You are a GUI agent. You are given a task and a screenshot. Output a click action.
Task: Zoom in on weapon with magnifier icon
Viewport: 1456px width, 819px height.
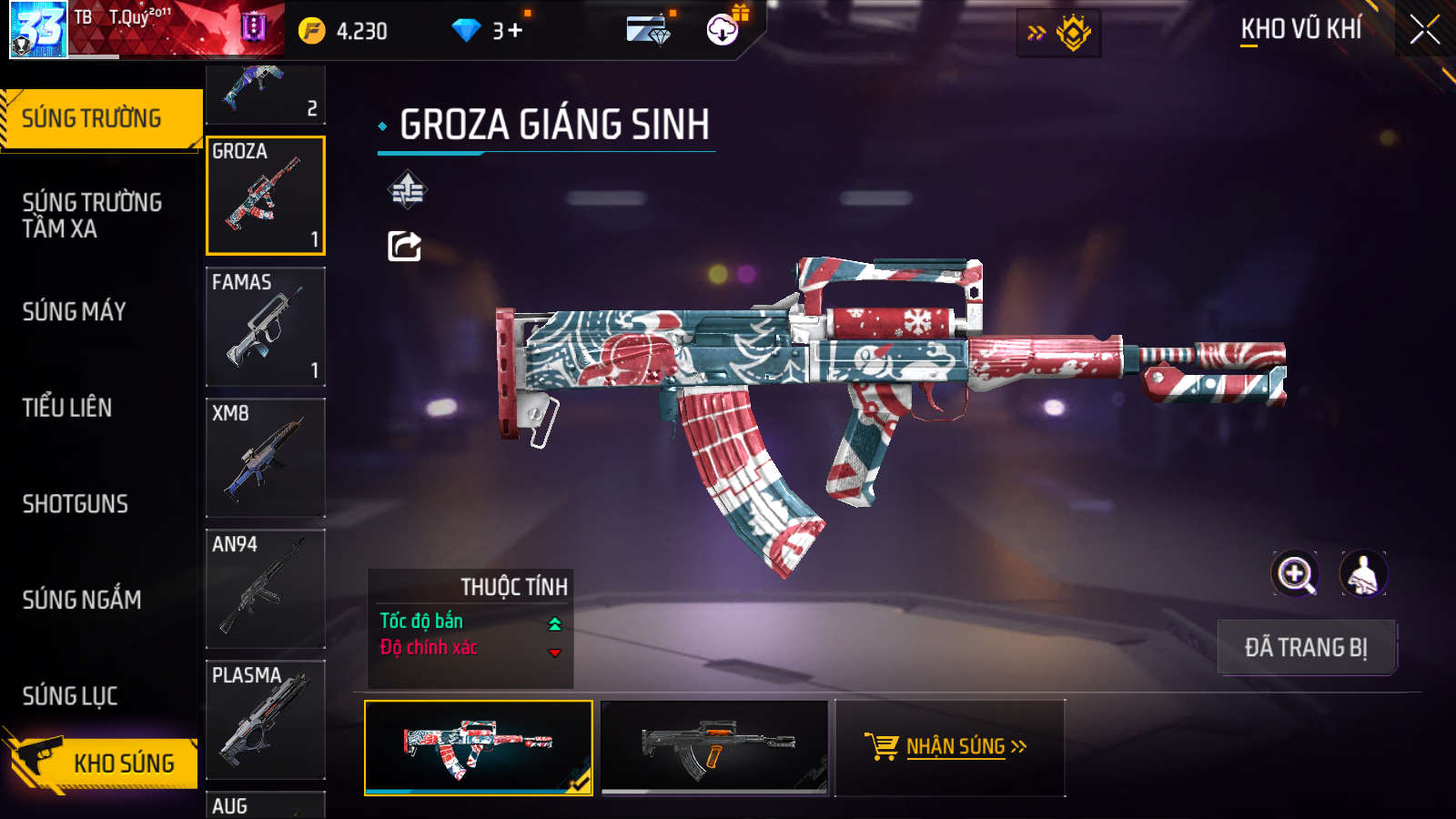coord(1295,574)
